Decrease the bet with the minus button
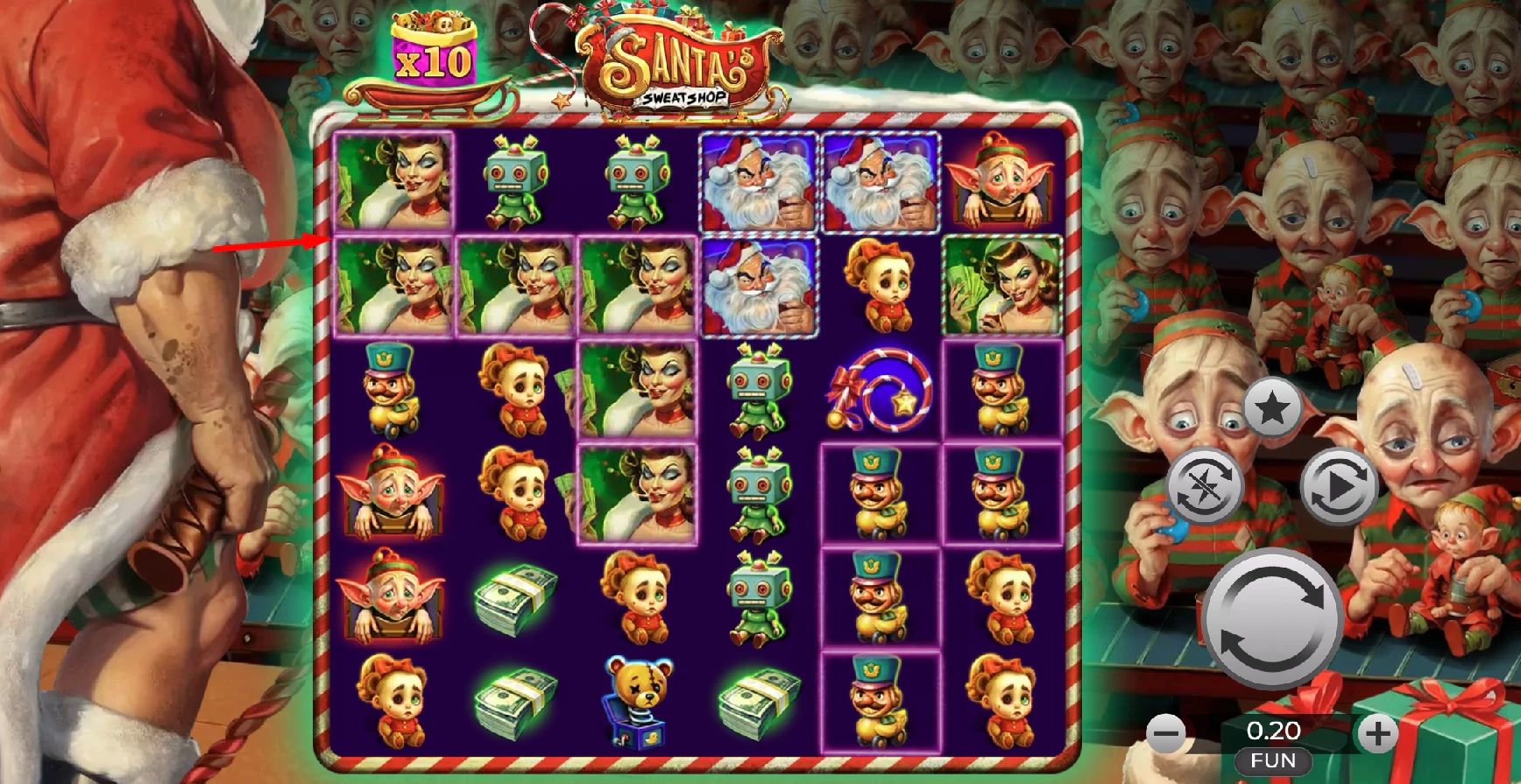The width and height of the screenshot is (1521, 784). [x=1168, y=733]
